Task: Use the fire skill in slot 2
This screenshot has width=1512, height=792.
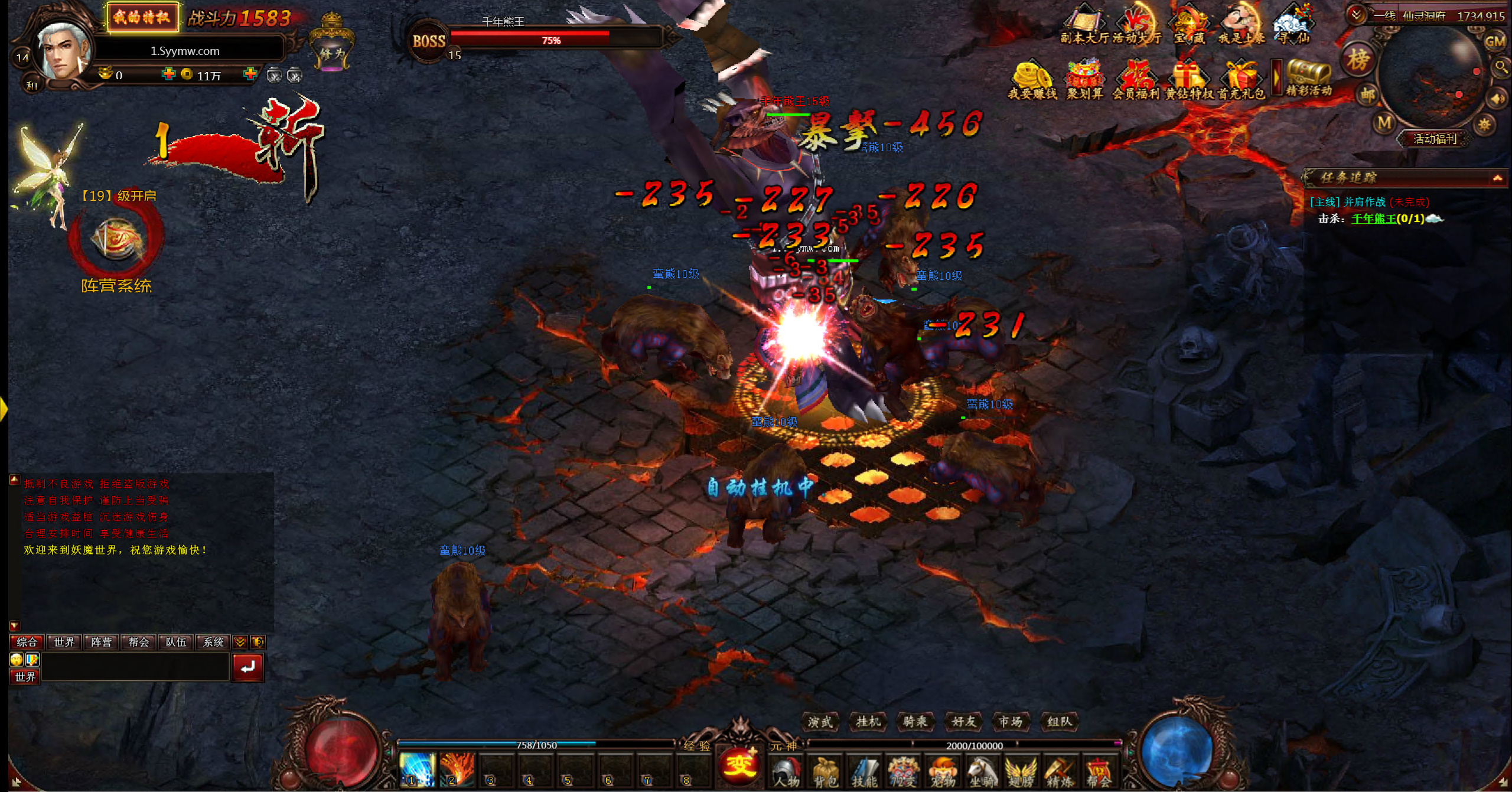Action: (x=457, y=770)
